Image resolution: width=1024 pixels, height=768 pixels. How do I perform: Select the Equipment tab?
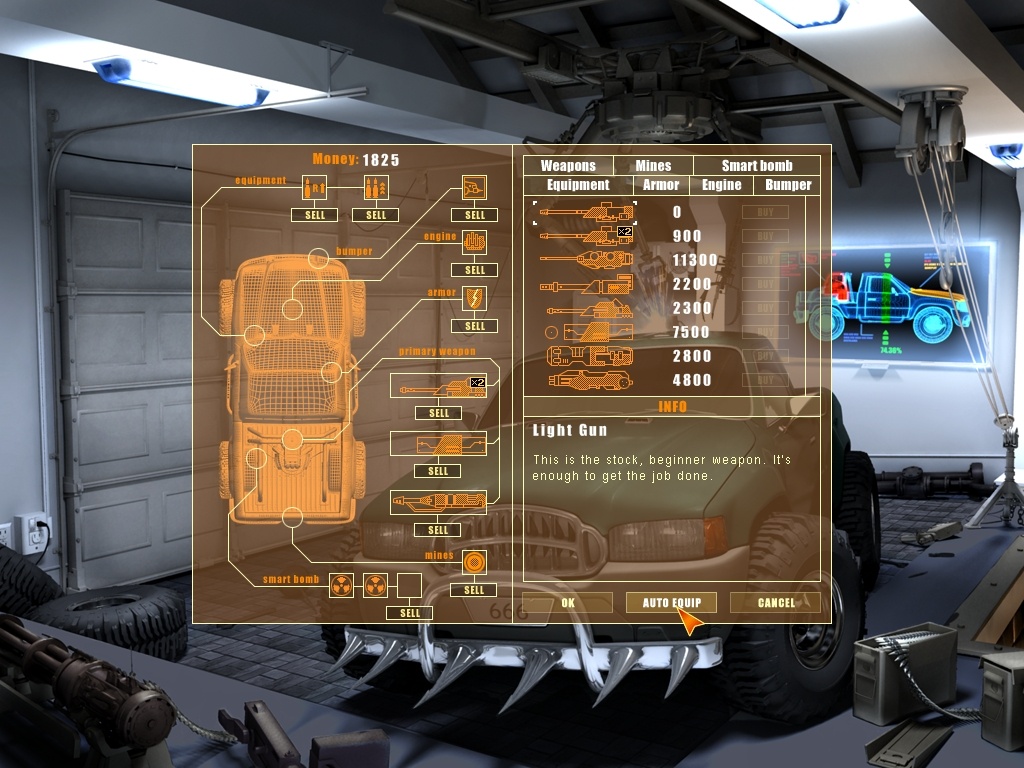[x=578, y=185]
